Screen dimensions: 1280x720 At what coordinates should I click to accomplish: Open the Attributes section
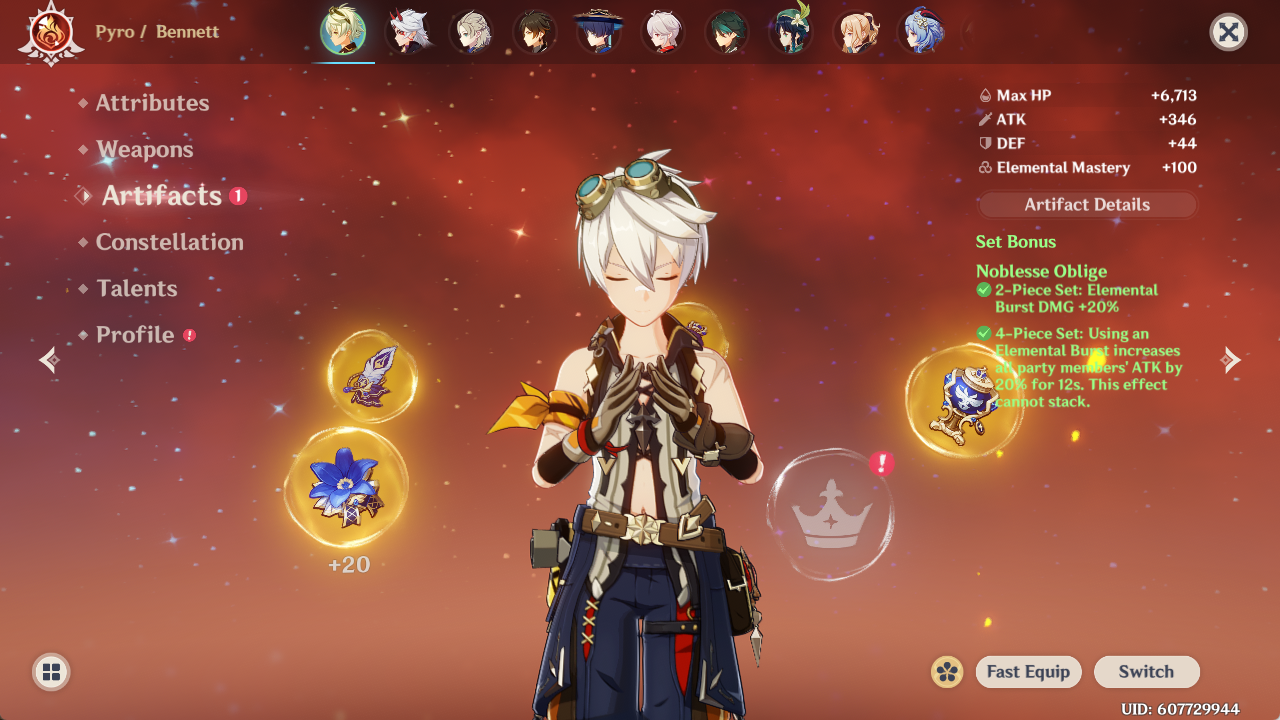tap(152, 103)
